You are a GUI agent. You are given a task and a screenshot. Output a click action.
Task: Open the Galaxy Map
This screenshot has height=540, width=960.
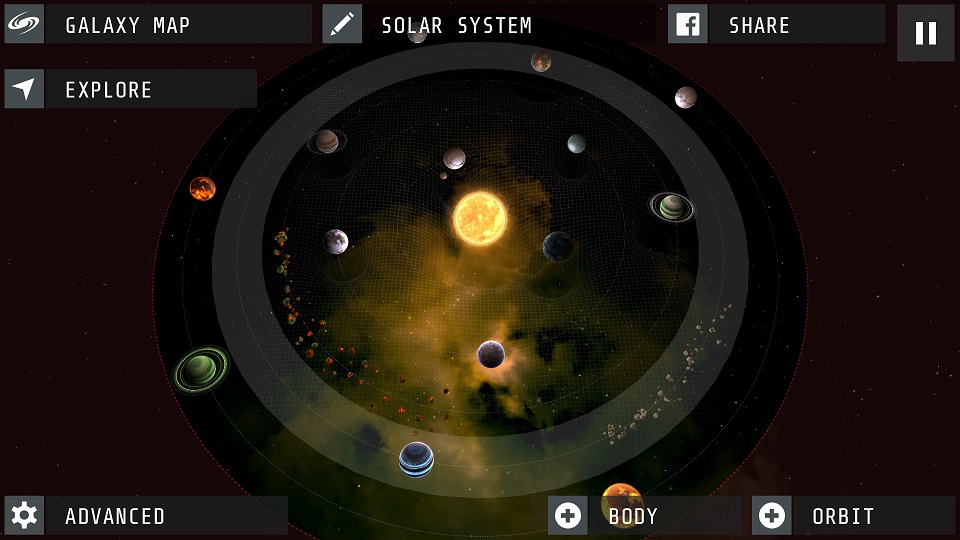pyautogui.click(x=157, y=25)
